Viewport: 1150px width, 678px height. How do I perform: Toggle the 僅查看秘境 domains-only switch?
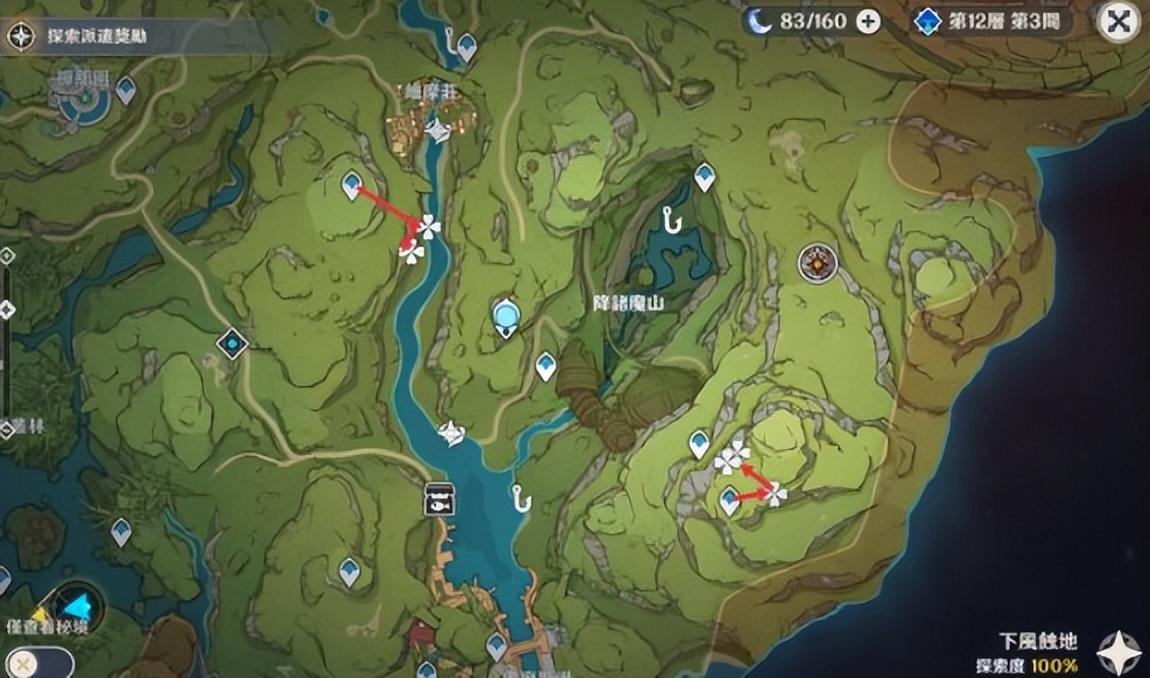[38, 663]
